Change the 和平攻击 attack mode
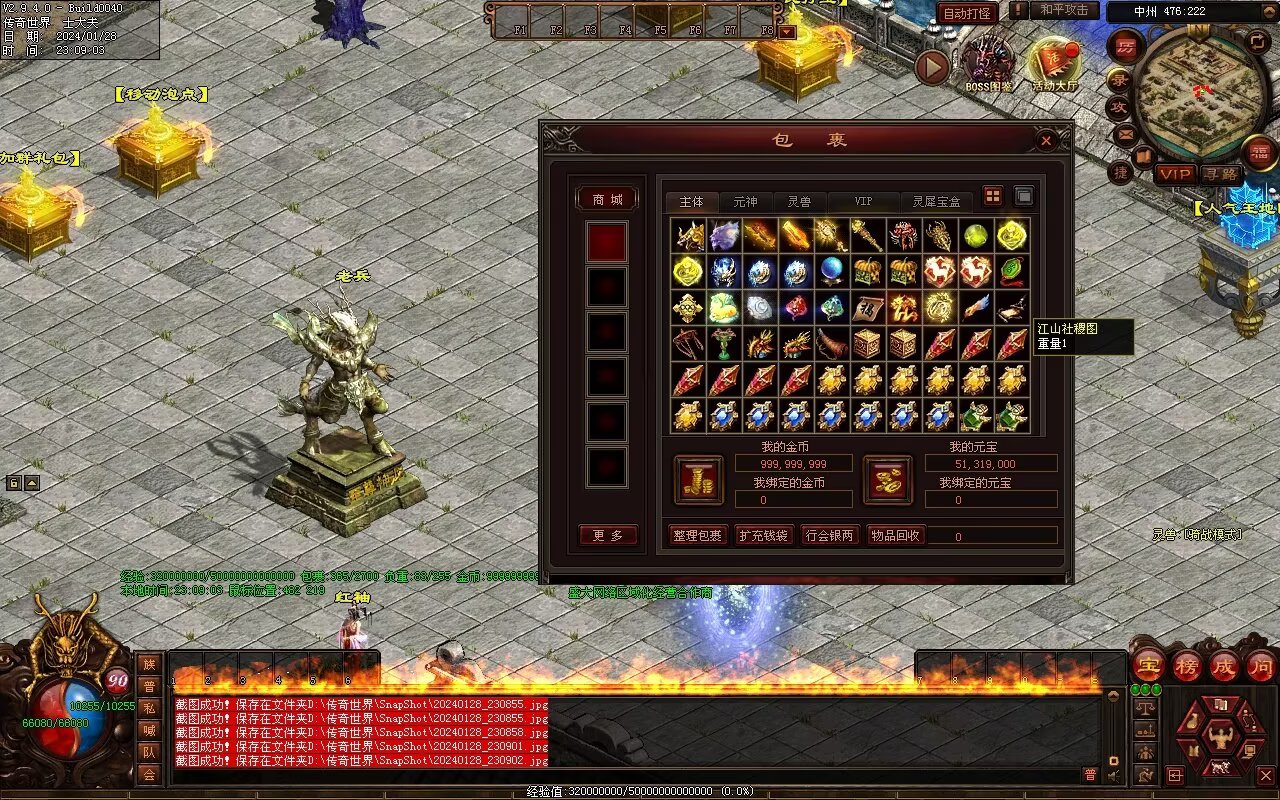This screenshot has height=800, width=1280. point(1064,10)
